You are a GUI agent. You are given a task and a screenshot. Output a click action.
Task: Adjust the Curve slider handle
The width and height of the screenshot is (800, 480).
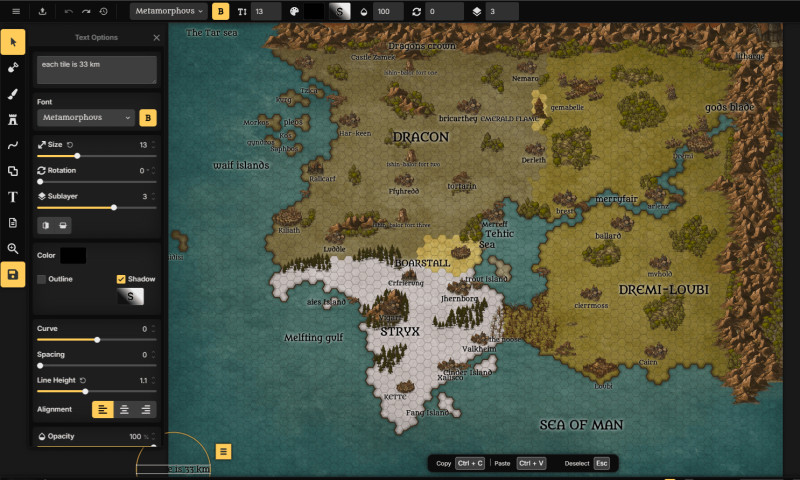tap(97, 340)
